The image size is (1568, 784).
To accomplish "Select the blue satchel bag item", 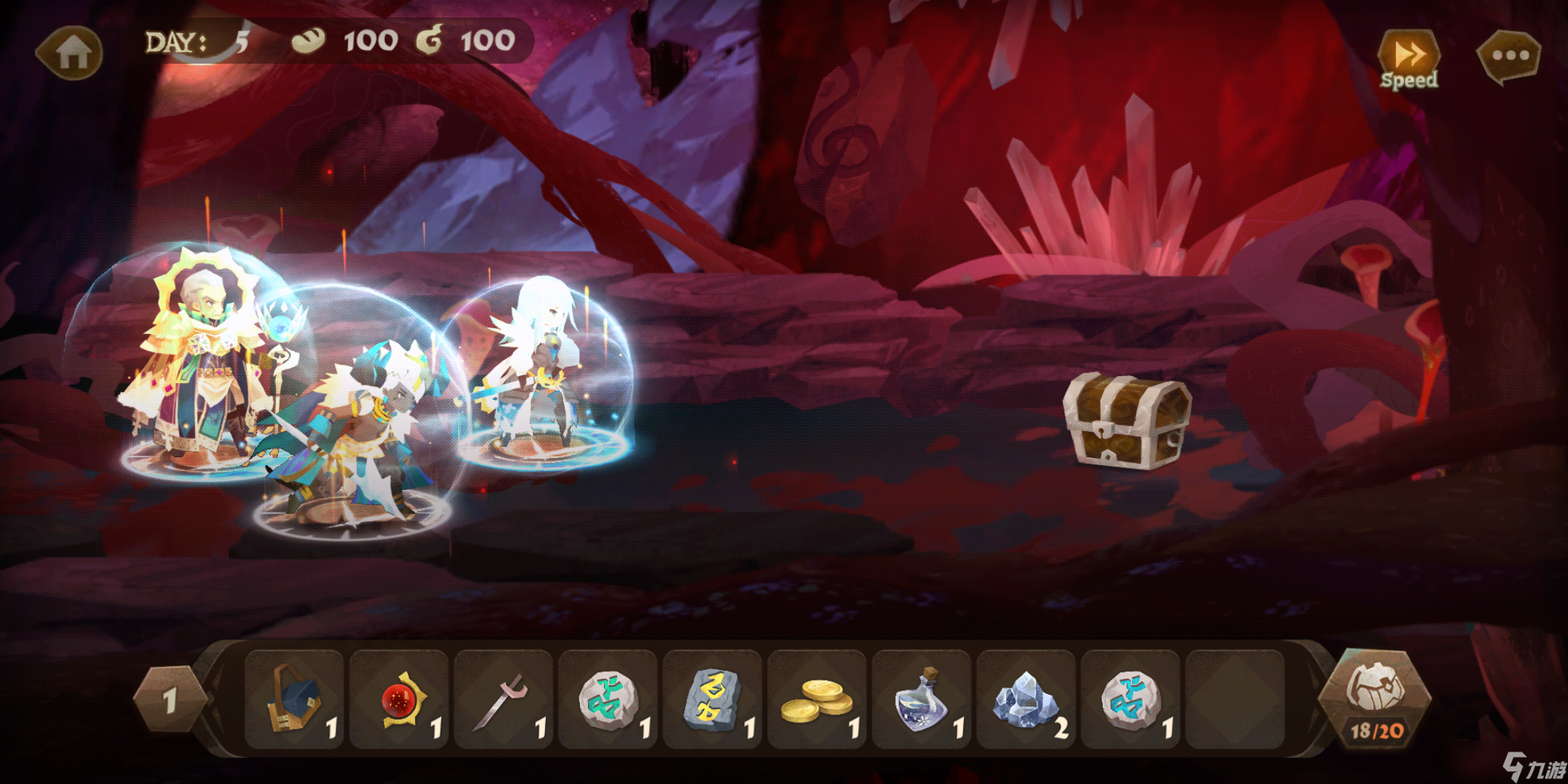I will 295,700.
